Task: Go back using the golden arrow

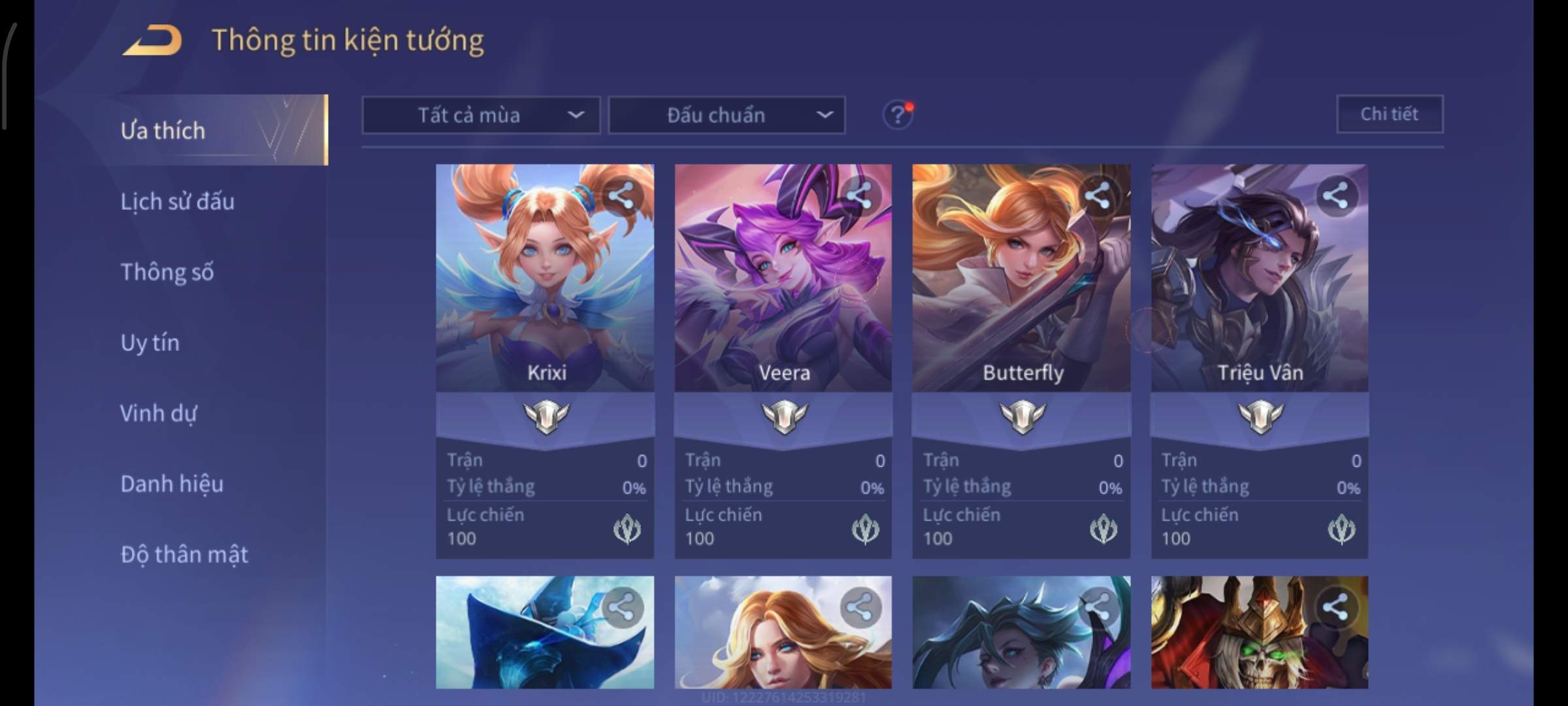Action: (152, 41)
